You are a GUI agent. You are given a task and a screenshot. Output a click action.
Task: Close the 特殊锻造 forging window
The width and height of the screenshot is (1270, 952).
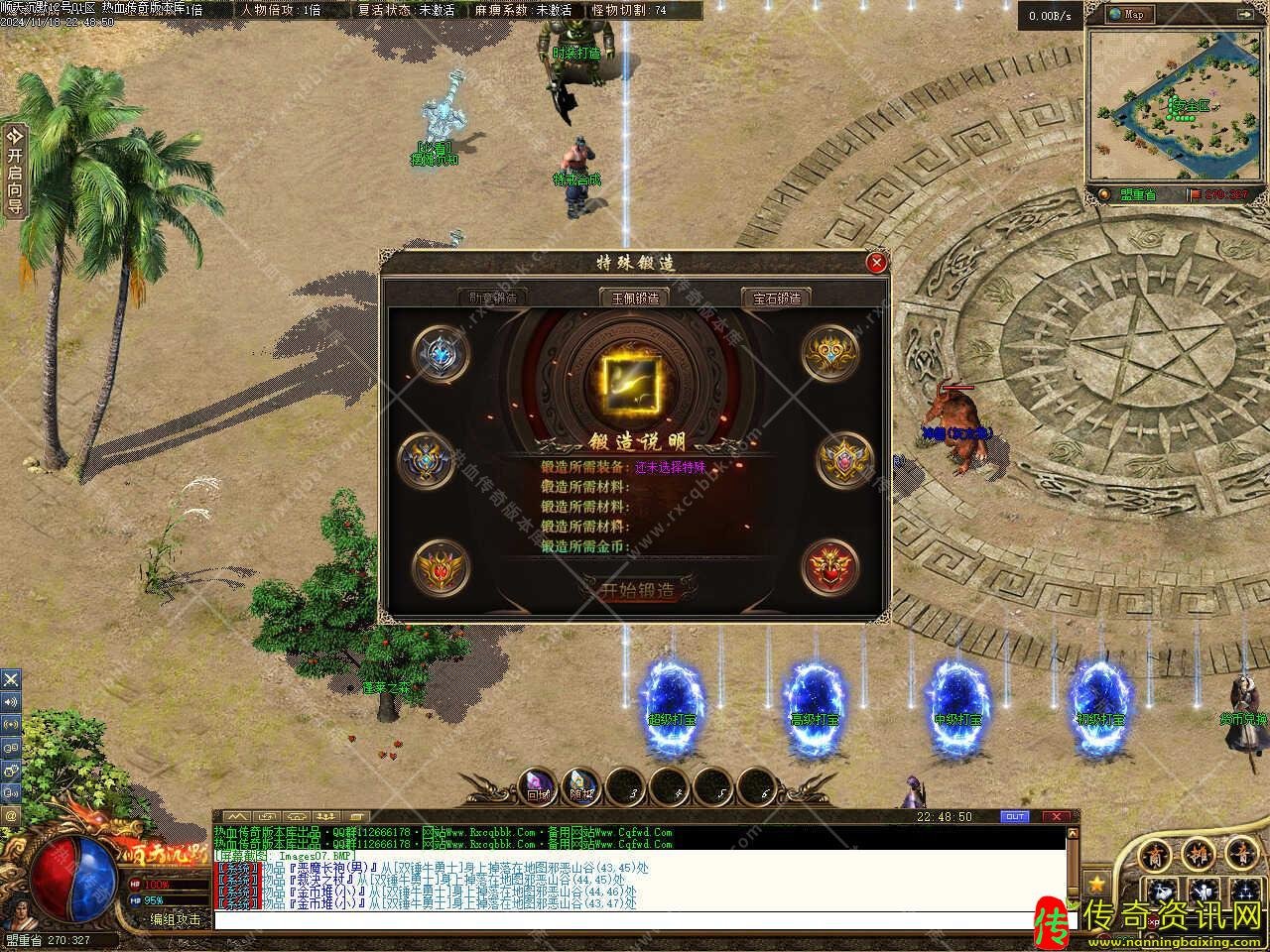click(x=876, y=263)
